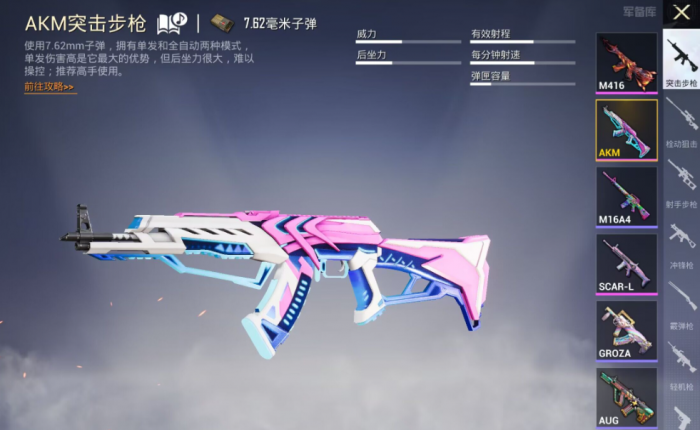Choose the AUG rifle thumbnail
The height and width of the screenshot is (430, 700).
tap(627, 395)
